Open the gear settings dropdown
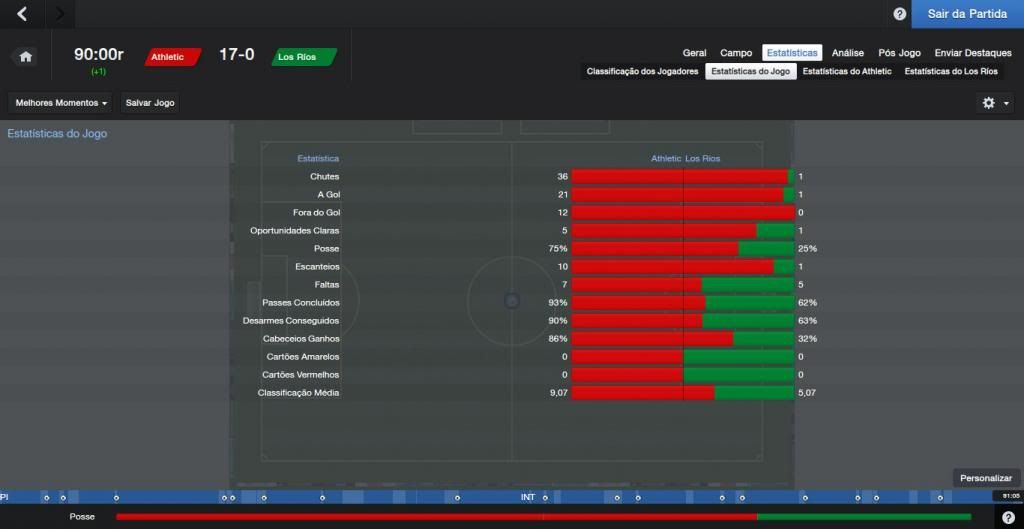The image size is (1024, 529). point(995,103)
